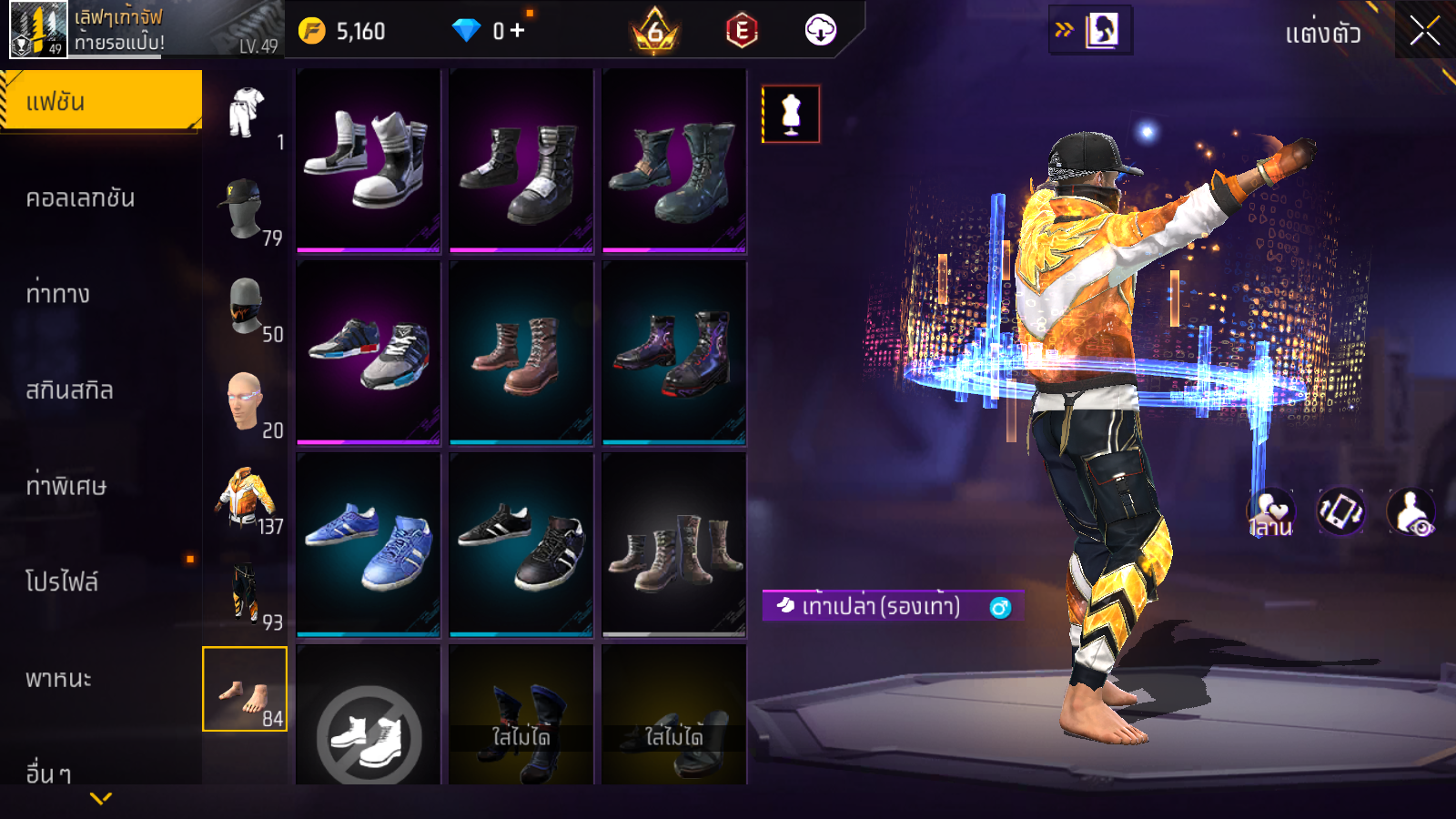Close the dress-up screen
The image size is (1456, 819).
pos(1425,31)
